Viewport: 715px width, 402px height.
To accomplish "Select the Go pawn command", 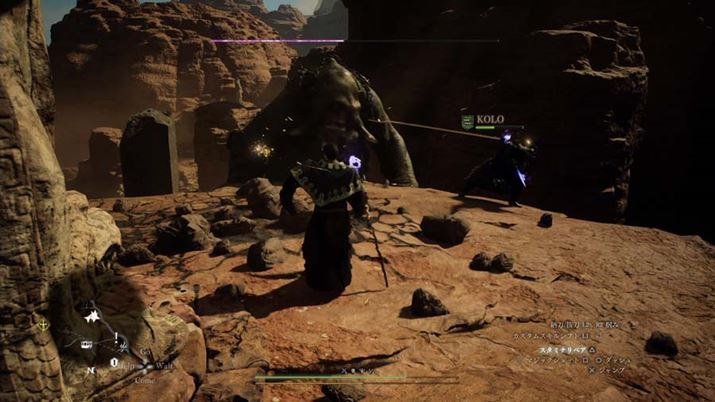I will click(x=144, y=352).
